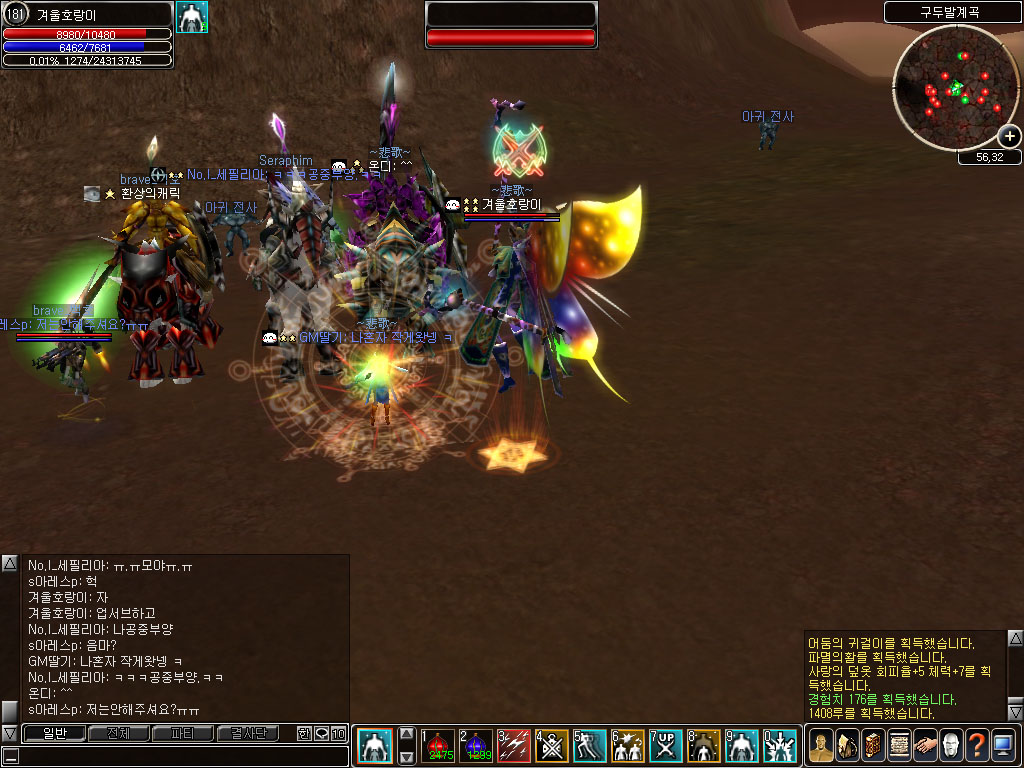The image size is (1024, 768).
Task: Open the question mark help menu
Action: [977, 746]
